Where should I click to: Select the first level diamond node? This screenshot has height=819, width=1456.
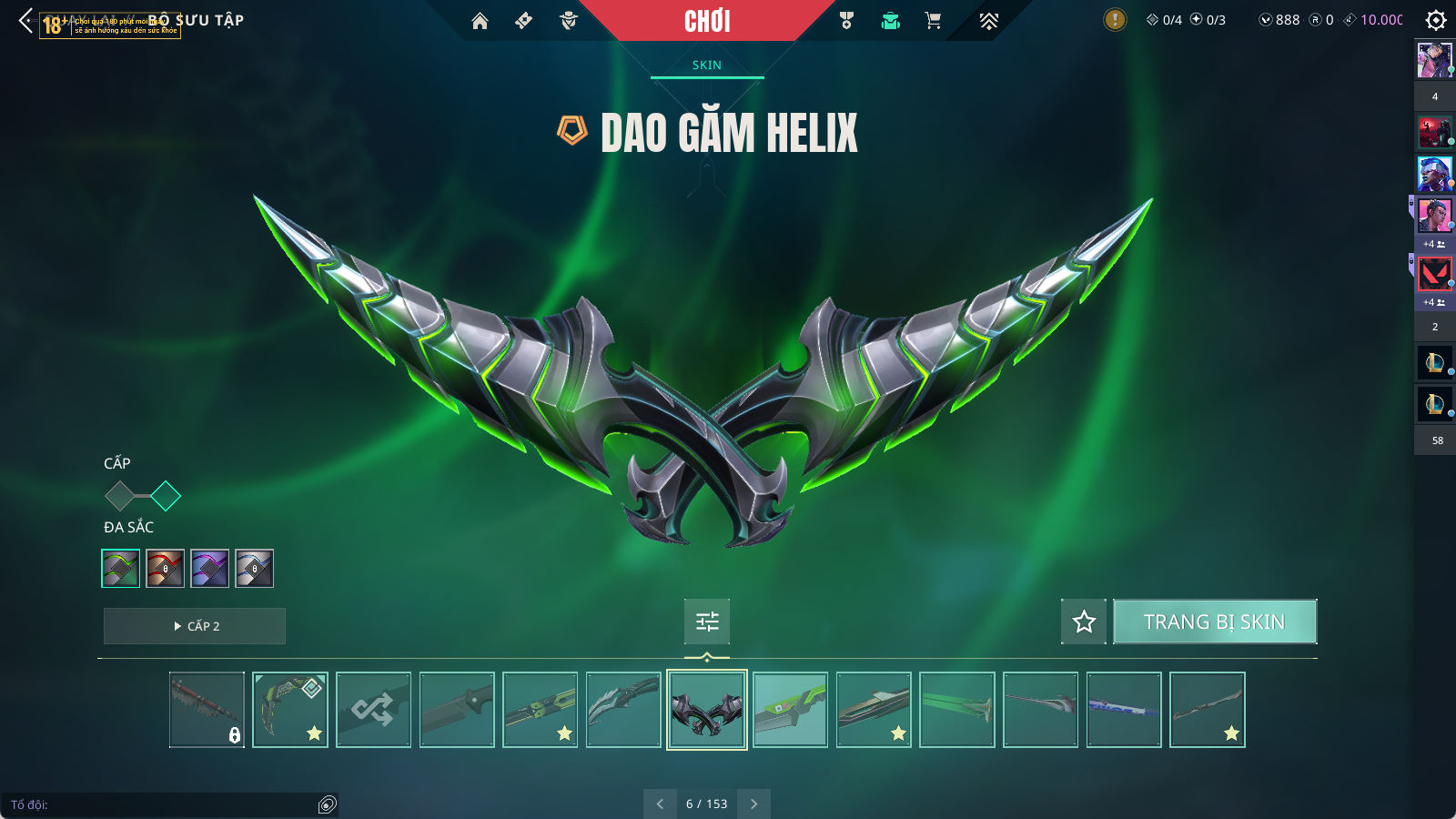point(119,496)
